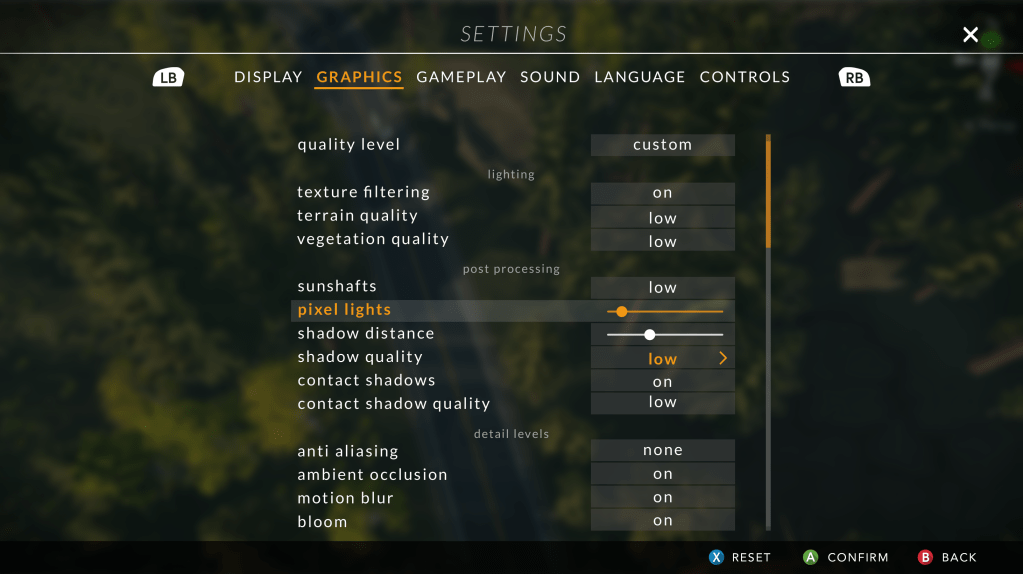Image resolution: width=1023 pixels, height=574 pixels.
Task: Change vegetation quality setting
Action: (x=662, y=241)
